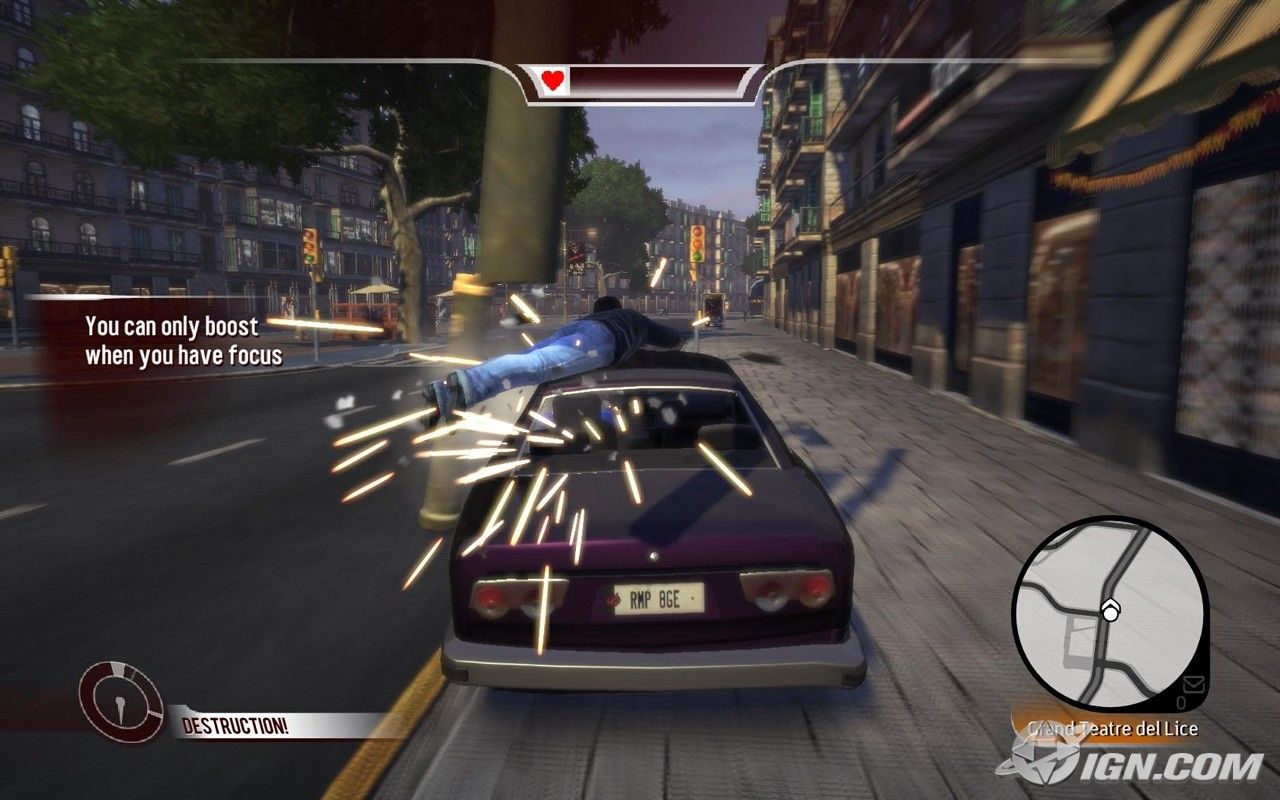Select the player arrow marker on minimap
The width and height of the screenshot is (1280, 800).
tap(1109, 612)
